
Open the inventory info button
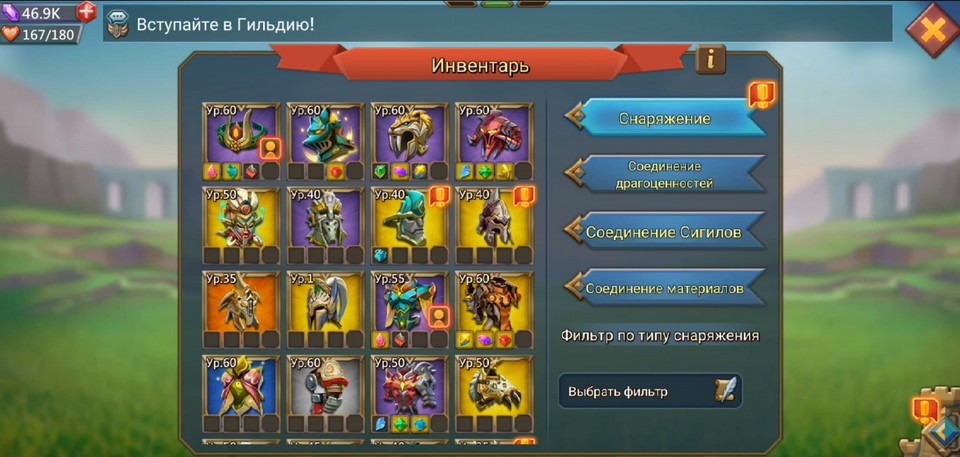pos(710,59)
